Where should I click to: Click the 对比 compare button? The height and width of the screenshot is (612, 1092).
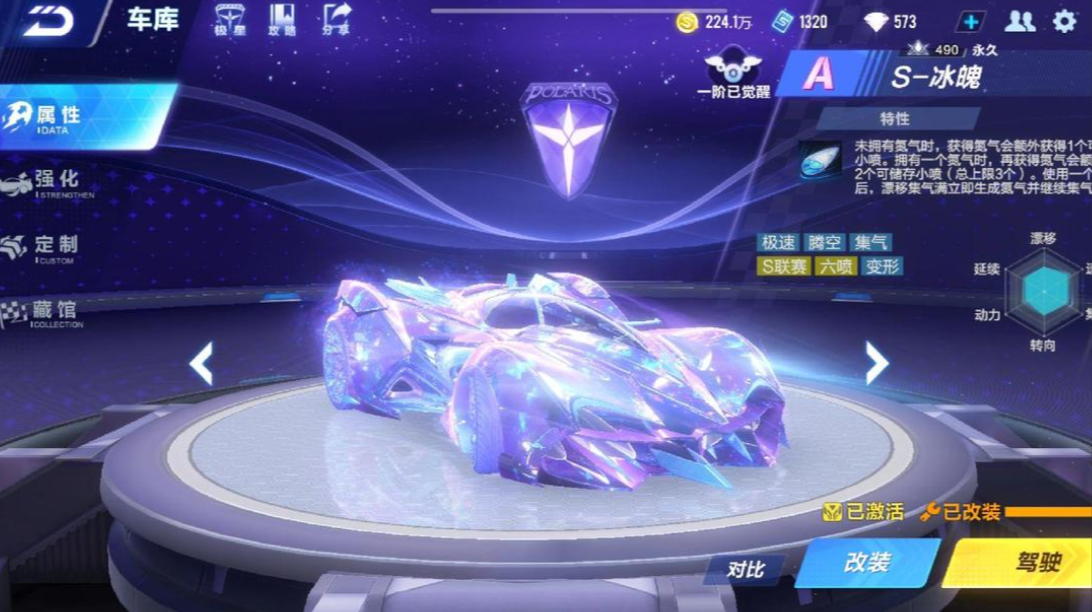tap(745, 569)
